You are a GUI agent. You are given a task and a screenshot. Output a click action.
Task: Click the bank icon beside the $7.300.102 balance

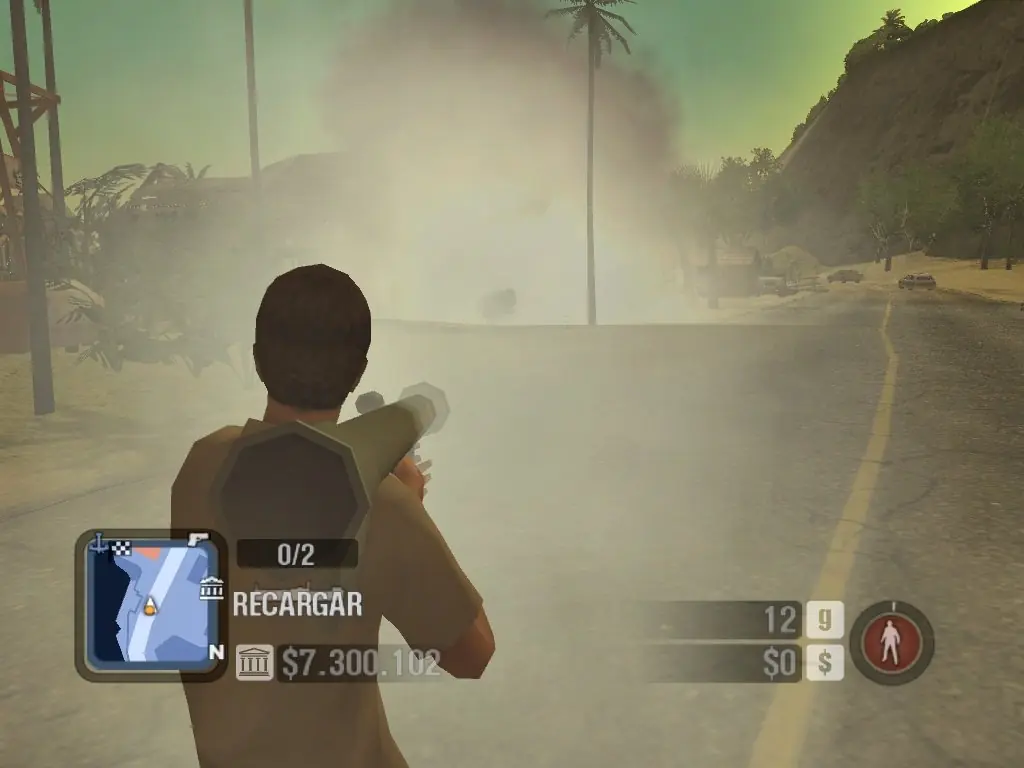254,662
